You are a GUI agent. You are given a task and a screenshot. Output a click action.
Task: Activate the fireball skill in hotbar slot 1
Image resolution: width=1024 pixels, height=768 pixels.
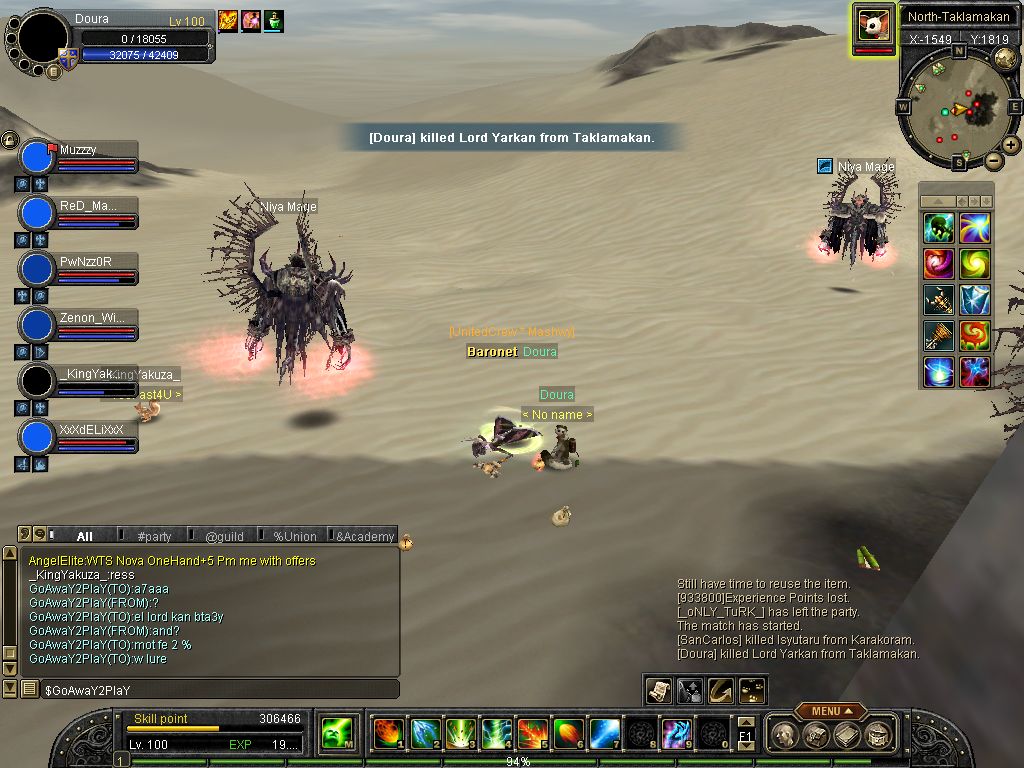[388, 734]
